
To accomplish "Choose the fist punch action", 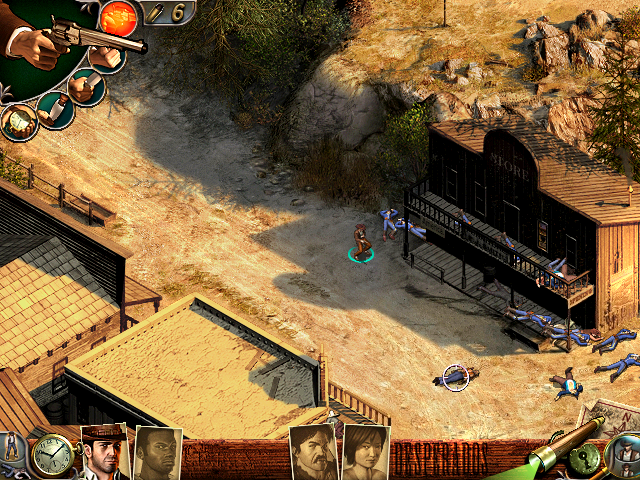I will click(x=106, y=57).
